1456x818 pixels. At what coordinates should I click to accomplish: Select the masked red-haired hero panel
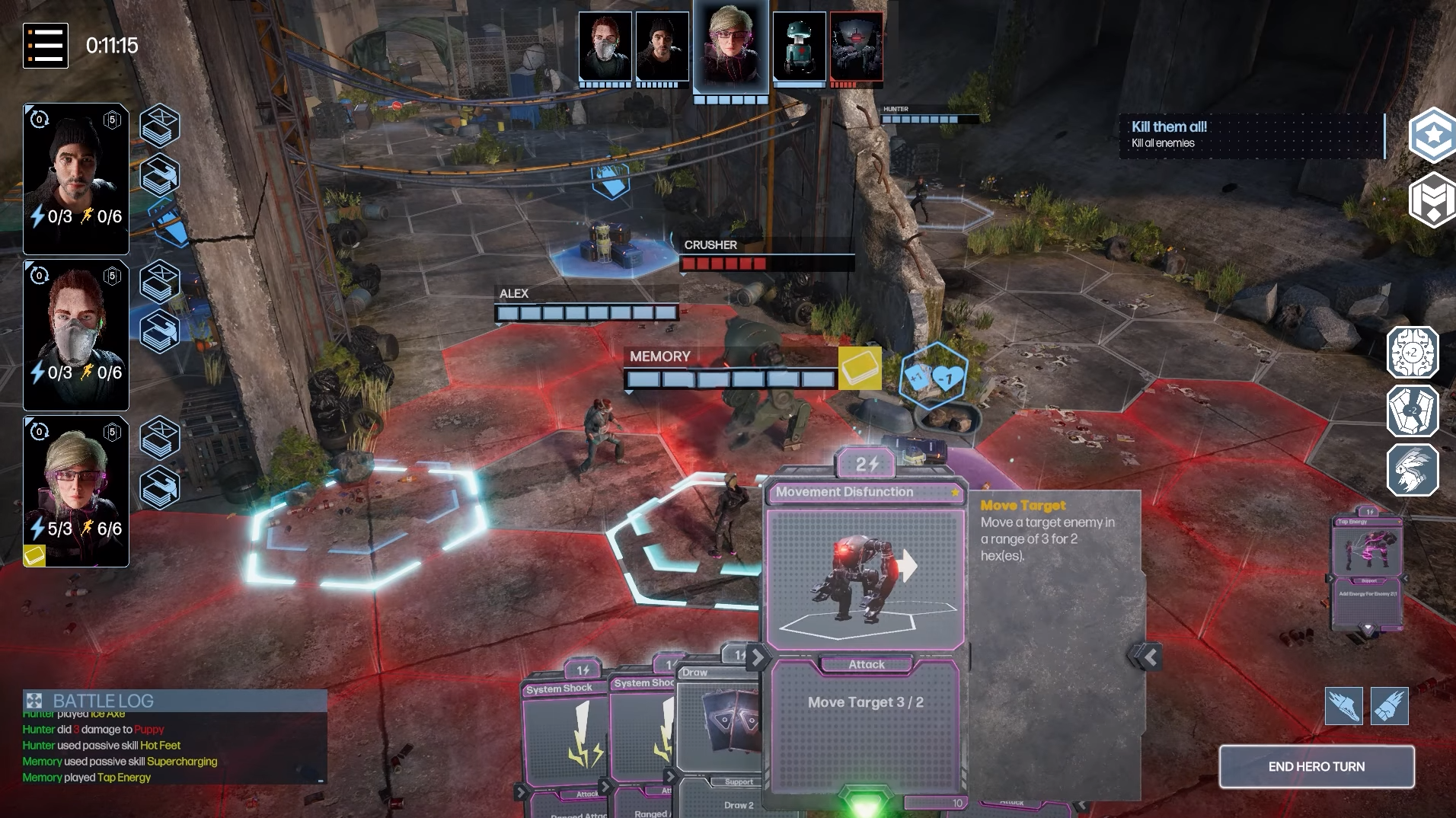(76, 335)
